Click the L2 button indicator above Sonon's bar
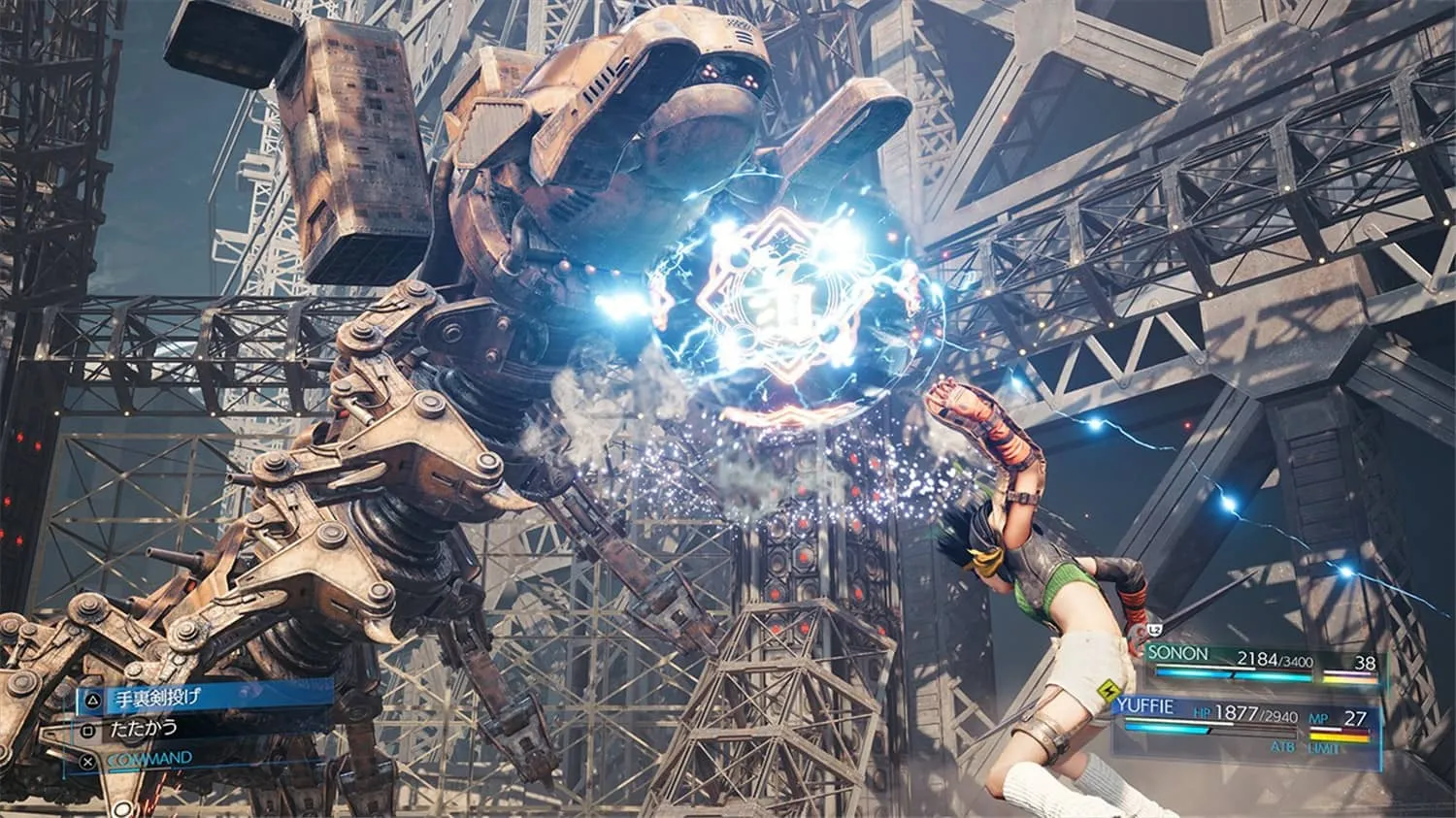Screen dimensions: 1456x818 coord(1155,629)
